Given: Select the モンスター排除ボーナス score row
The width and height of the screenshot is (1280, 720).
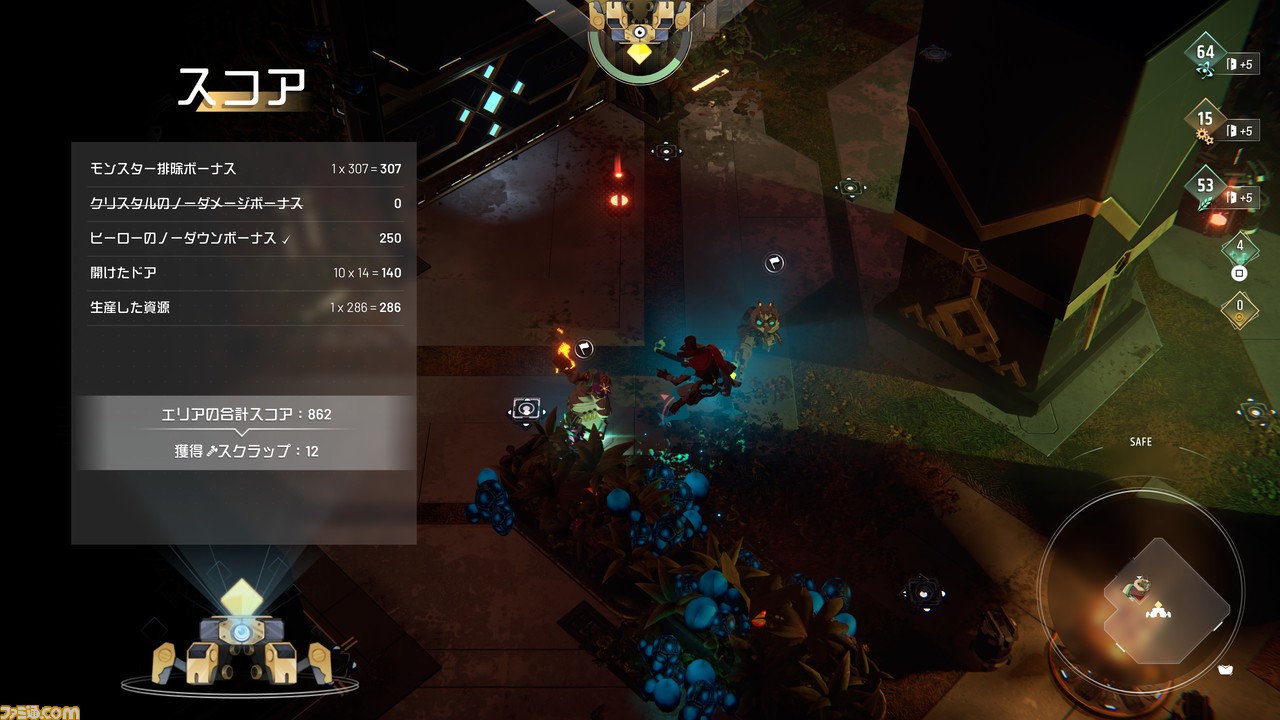Looking at the screenshot, I should pos(245,169).
